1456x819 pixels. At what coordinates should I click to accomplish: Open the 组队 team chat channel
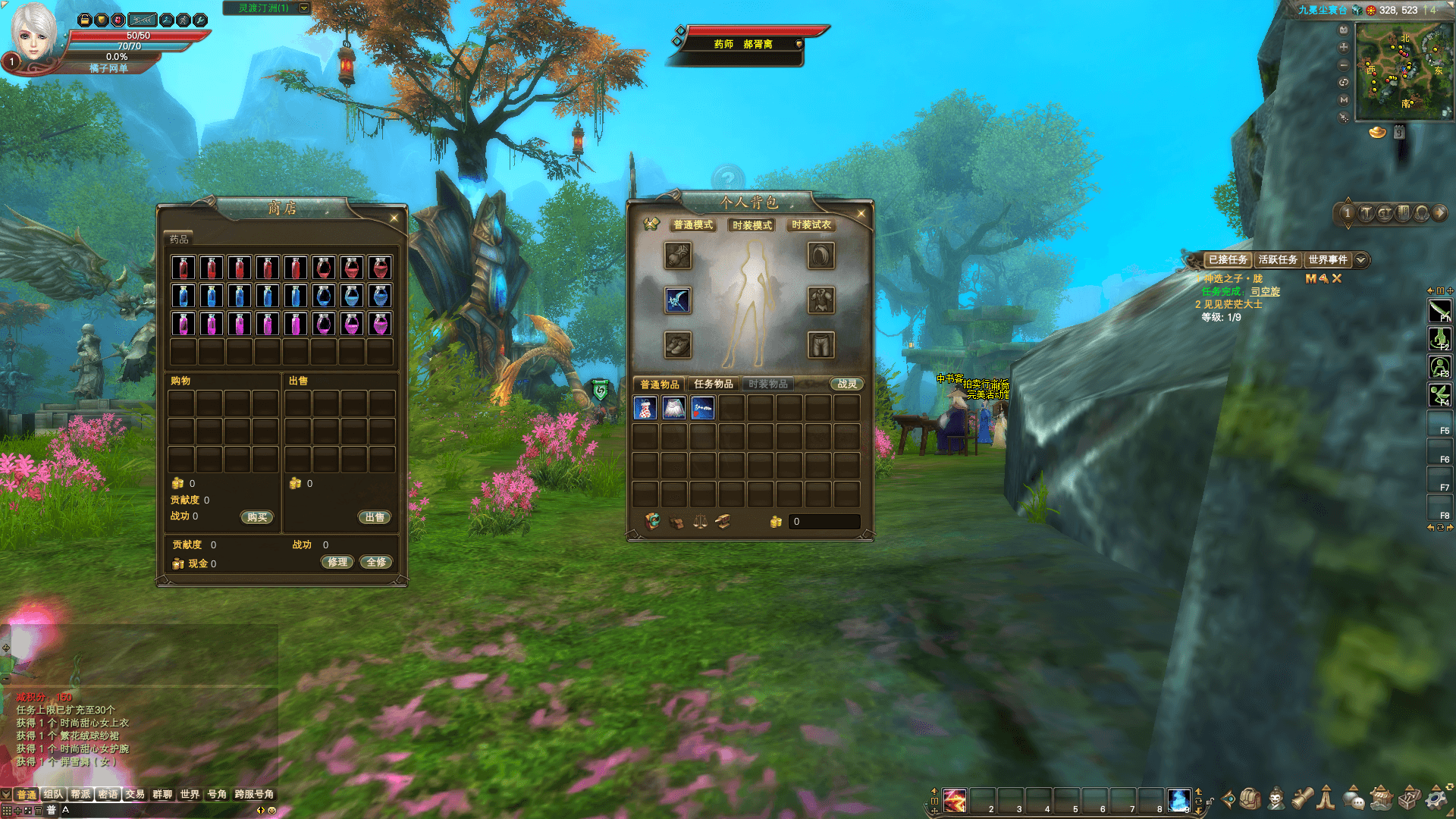pyautogui.click(x=53, y=795)
